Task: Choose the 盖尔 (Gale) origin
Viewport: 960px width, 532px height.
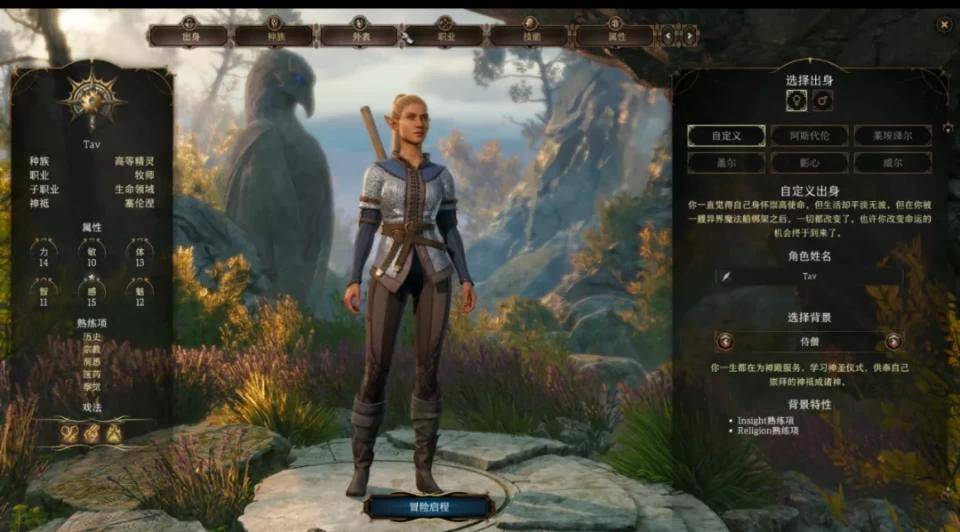Action: (x=726, y=162)
